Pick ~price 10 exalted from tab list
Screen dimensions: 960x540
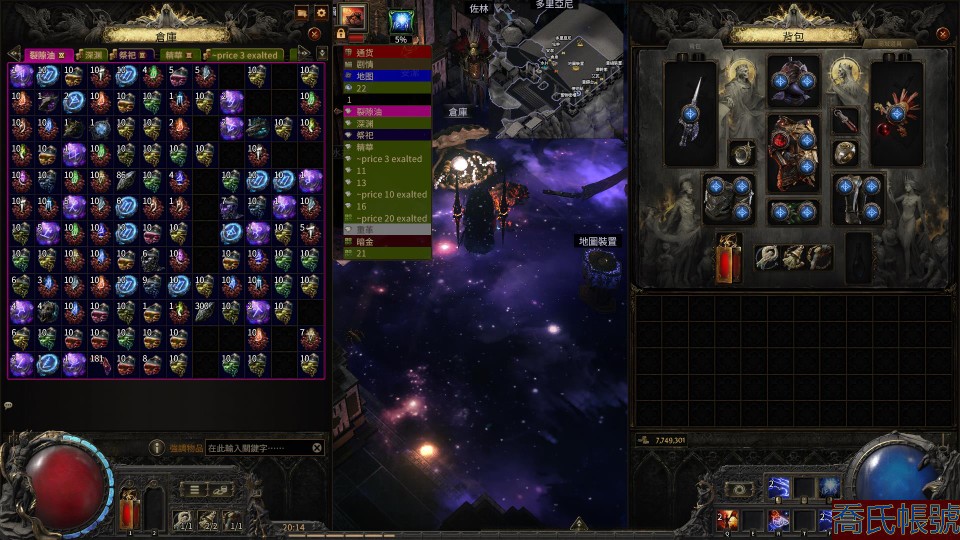click(x=390, y=194)
